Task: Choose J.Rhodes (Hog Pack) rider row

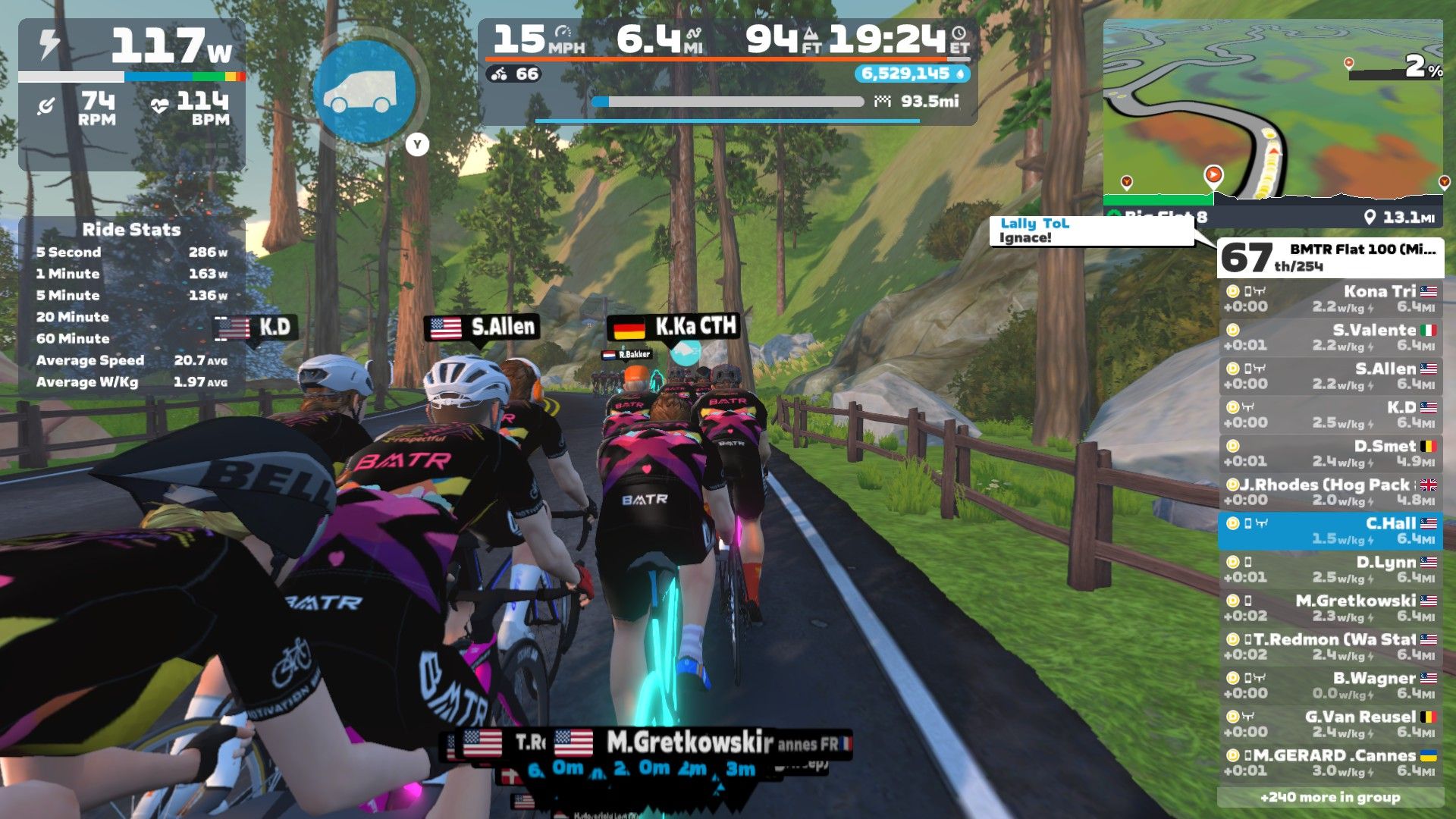Action: tap(1331, 492)
